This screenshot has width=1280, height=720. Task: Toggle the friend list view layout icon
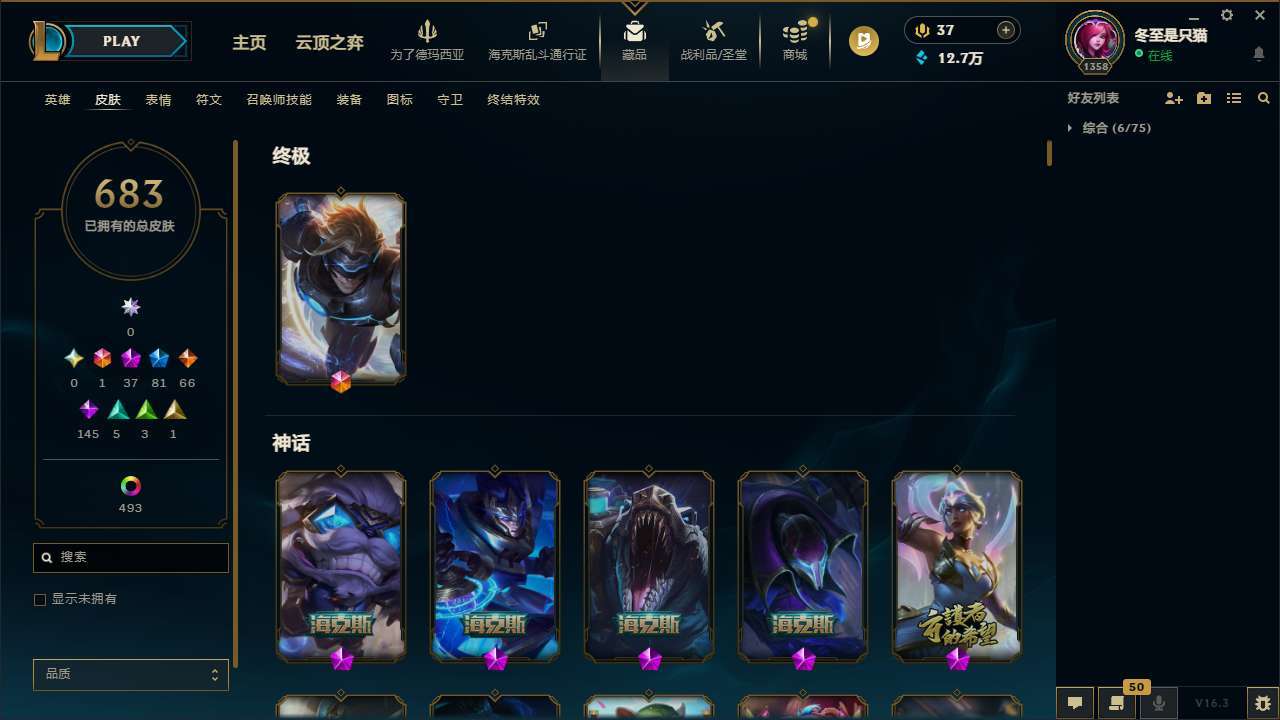(x=1234, y=98)
